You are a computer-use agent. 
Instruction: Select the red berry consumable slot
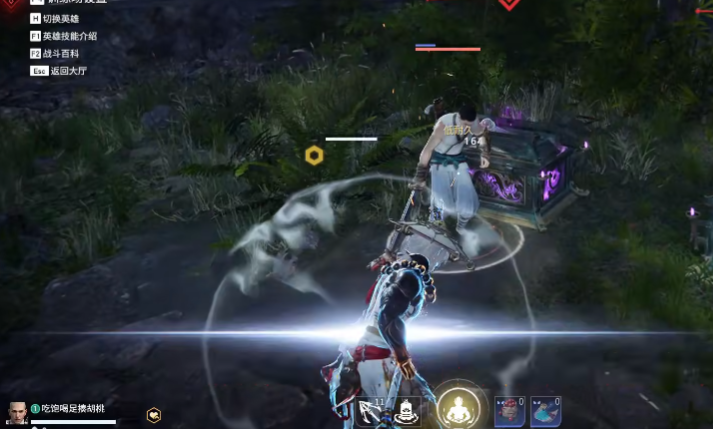click(510, 411)
